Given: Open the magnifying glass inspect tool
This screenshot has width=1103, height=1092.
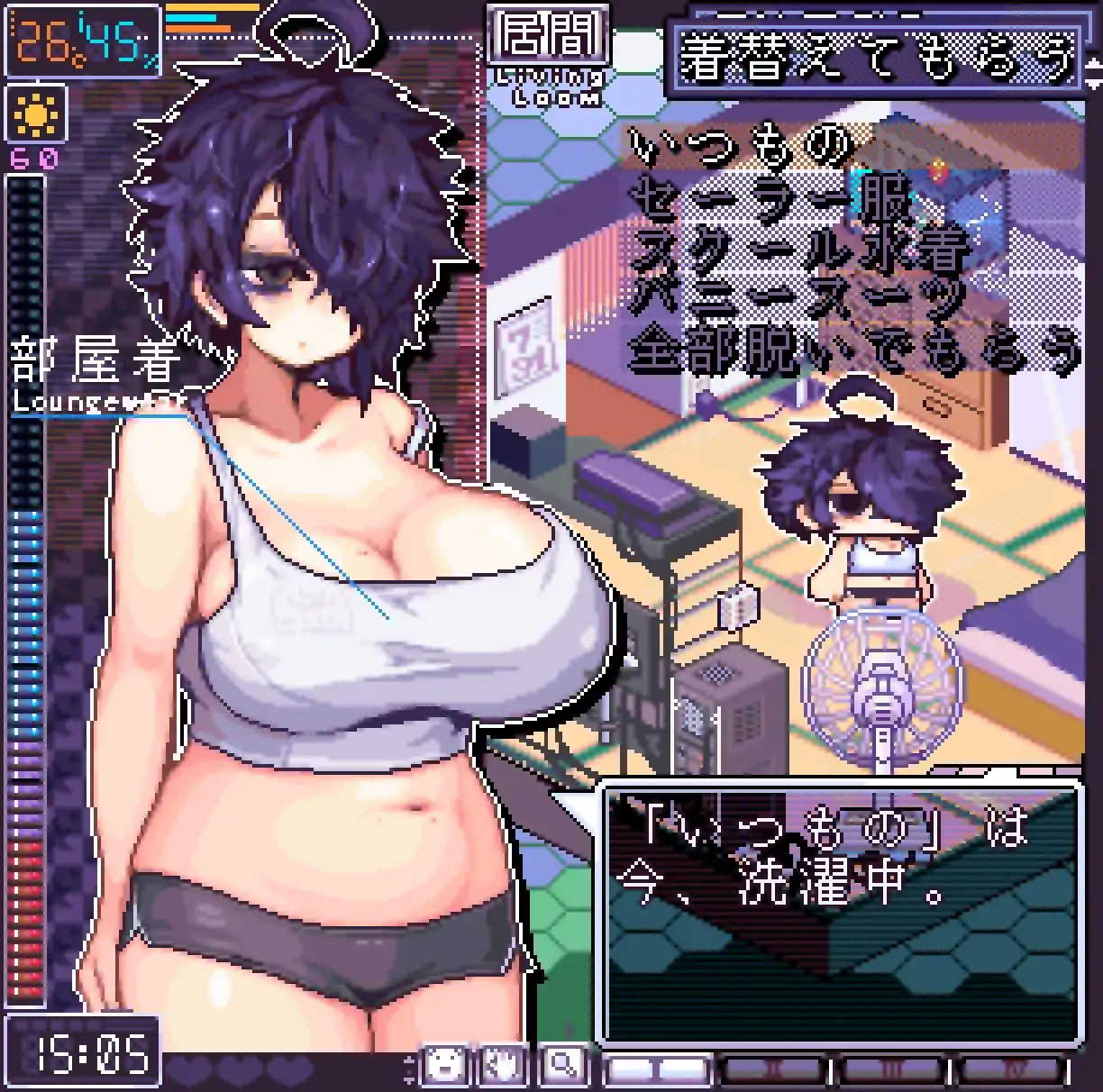Looking at the screenshot, I should pyautogui.click(x=562, y=1066).
